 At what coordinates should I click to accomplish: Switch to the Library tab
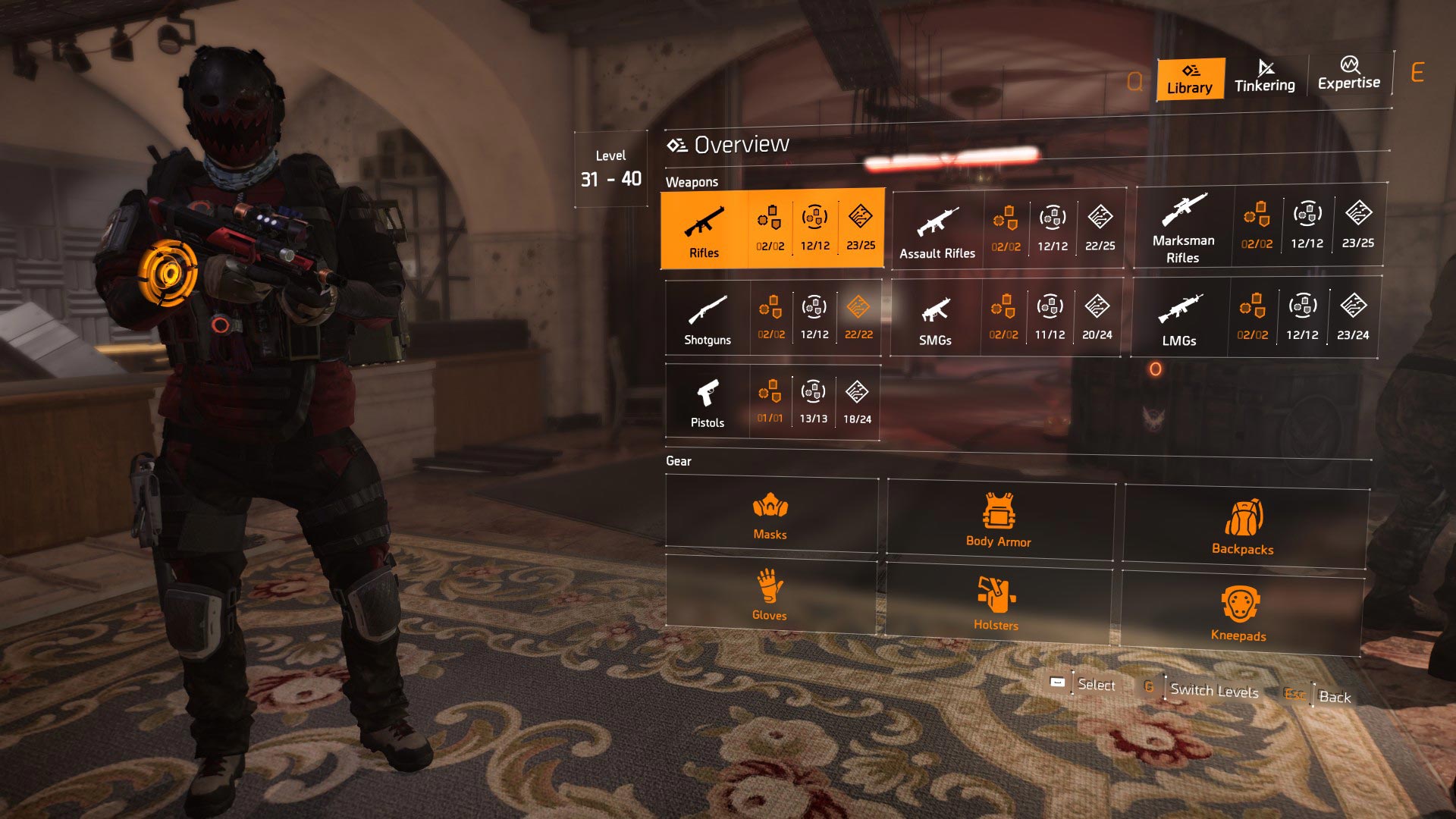tap(1190, 79)
